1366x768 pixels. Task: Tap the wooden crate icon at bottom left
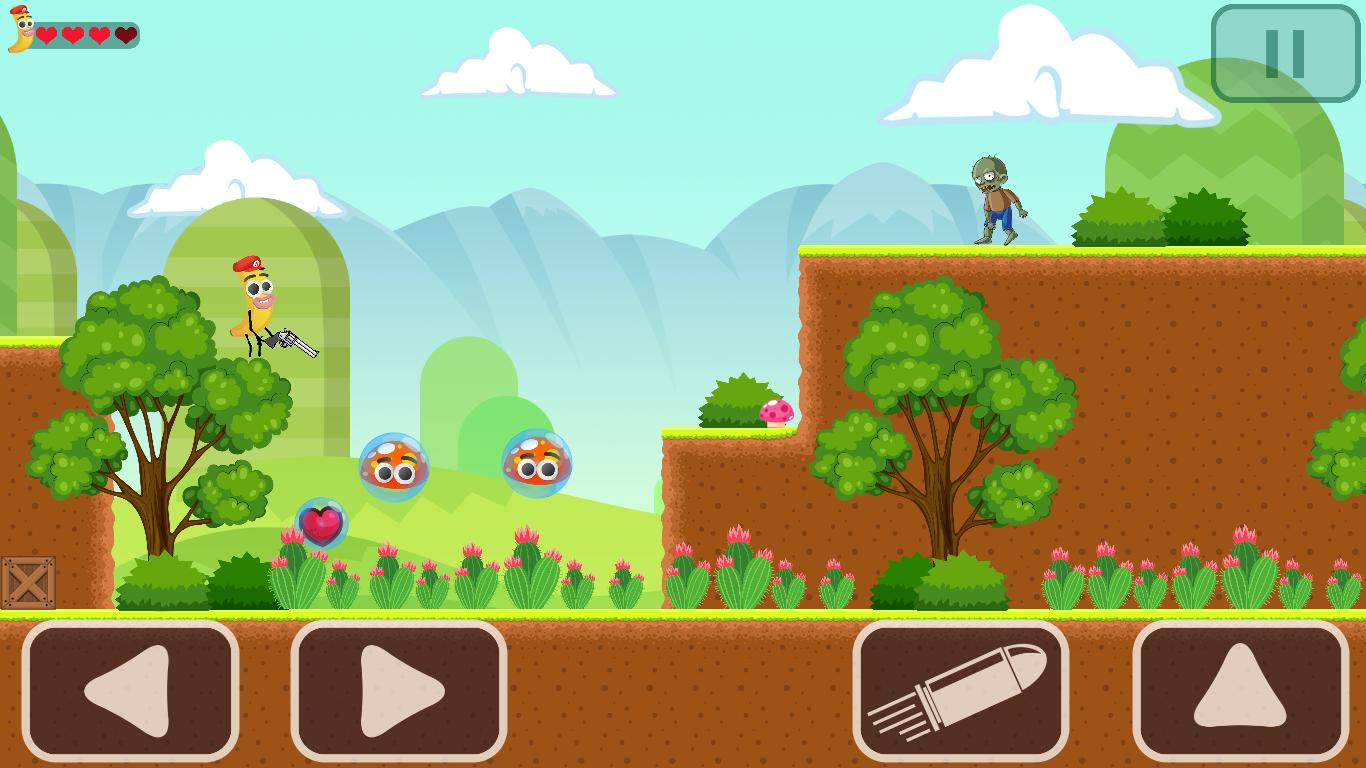[30, 581]
